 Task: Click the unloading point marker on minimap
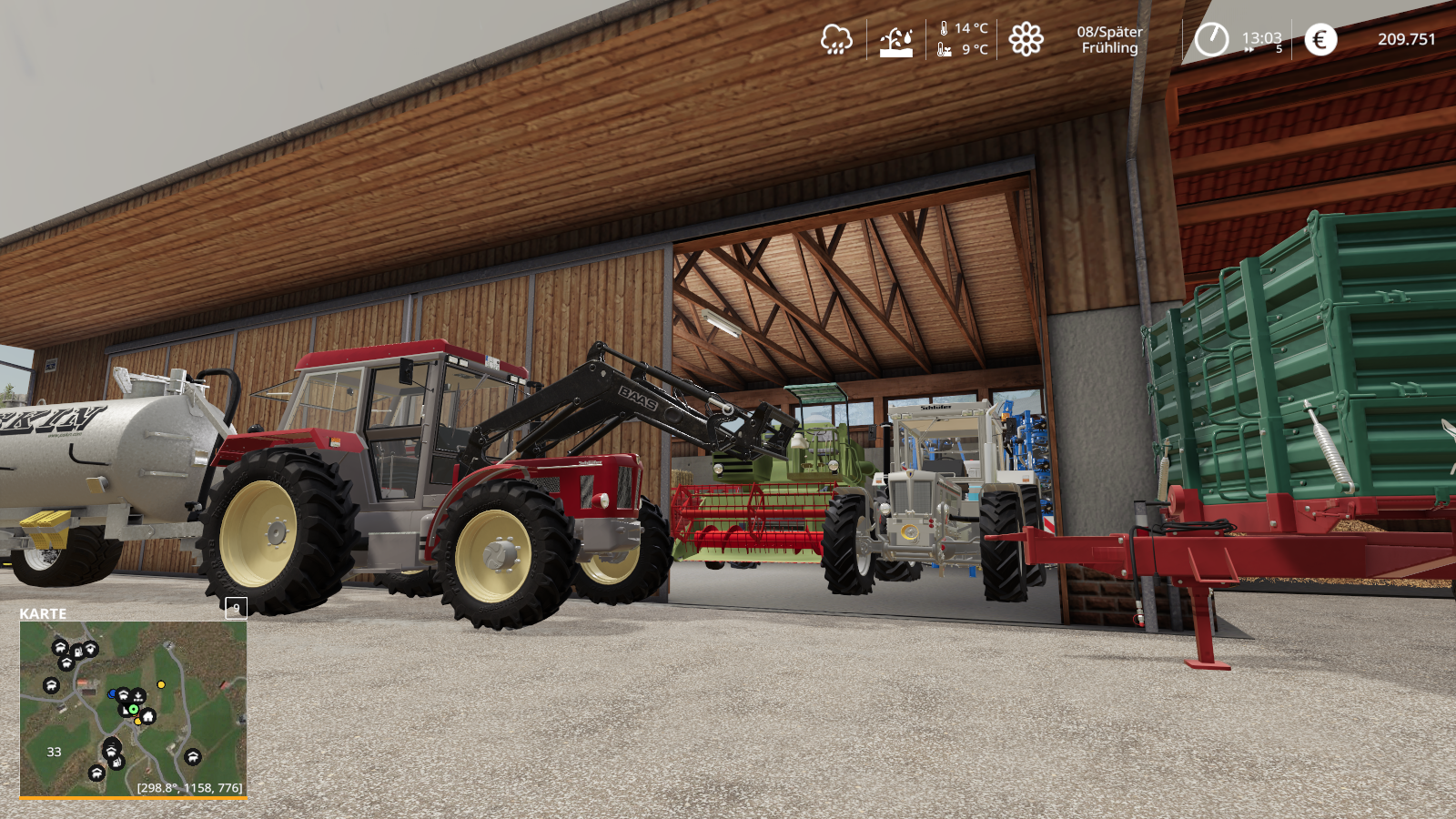(138, 697)
